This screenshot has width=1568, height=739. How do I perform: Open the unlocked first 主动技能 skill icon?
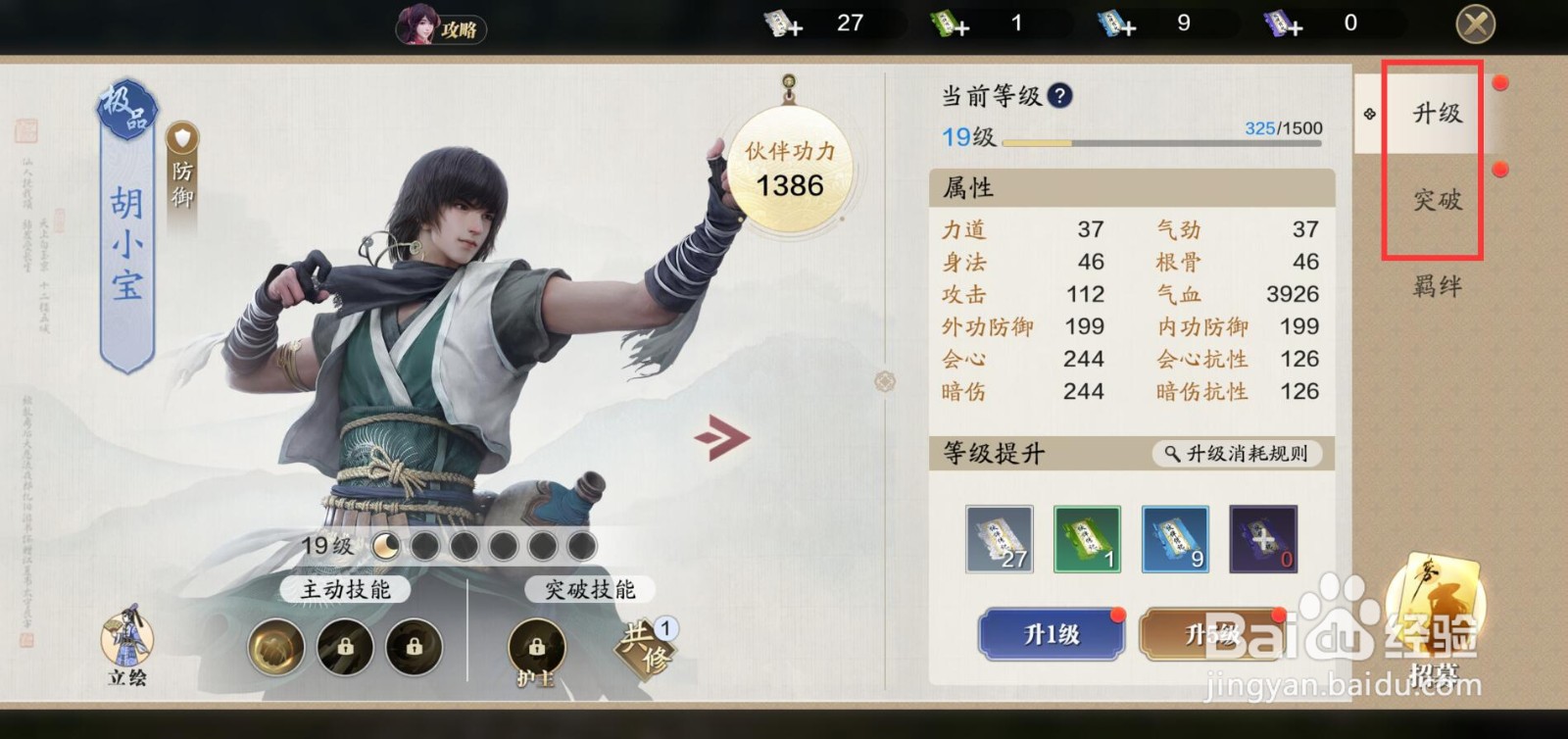[x=275, y=647]
